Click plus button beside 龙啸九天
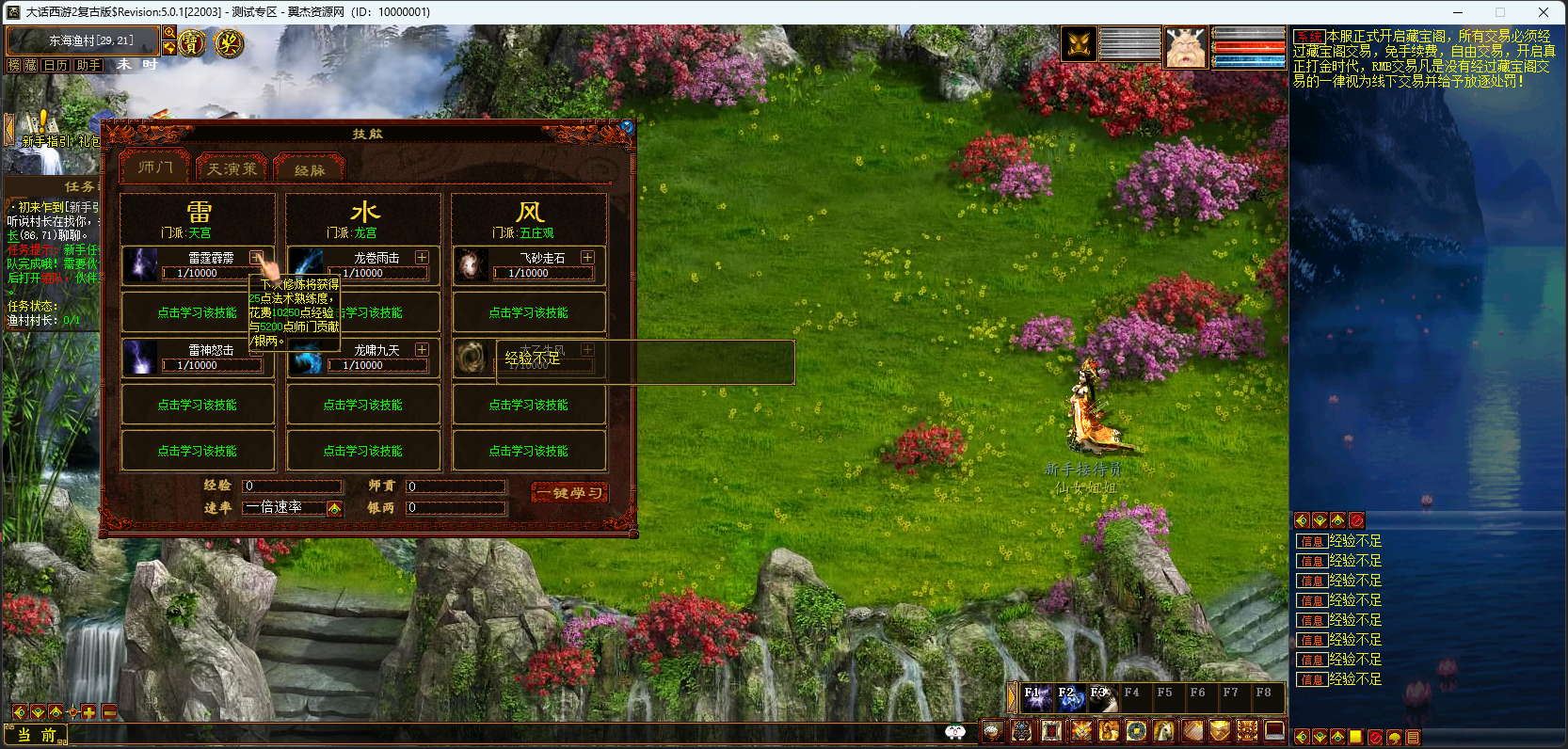The height and width of the screenshot is (749, 1568). [422, 350]
